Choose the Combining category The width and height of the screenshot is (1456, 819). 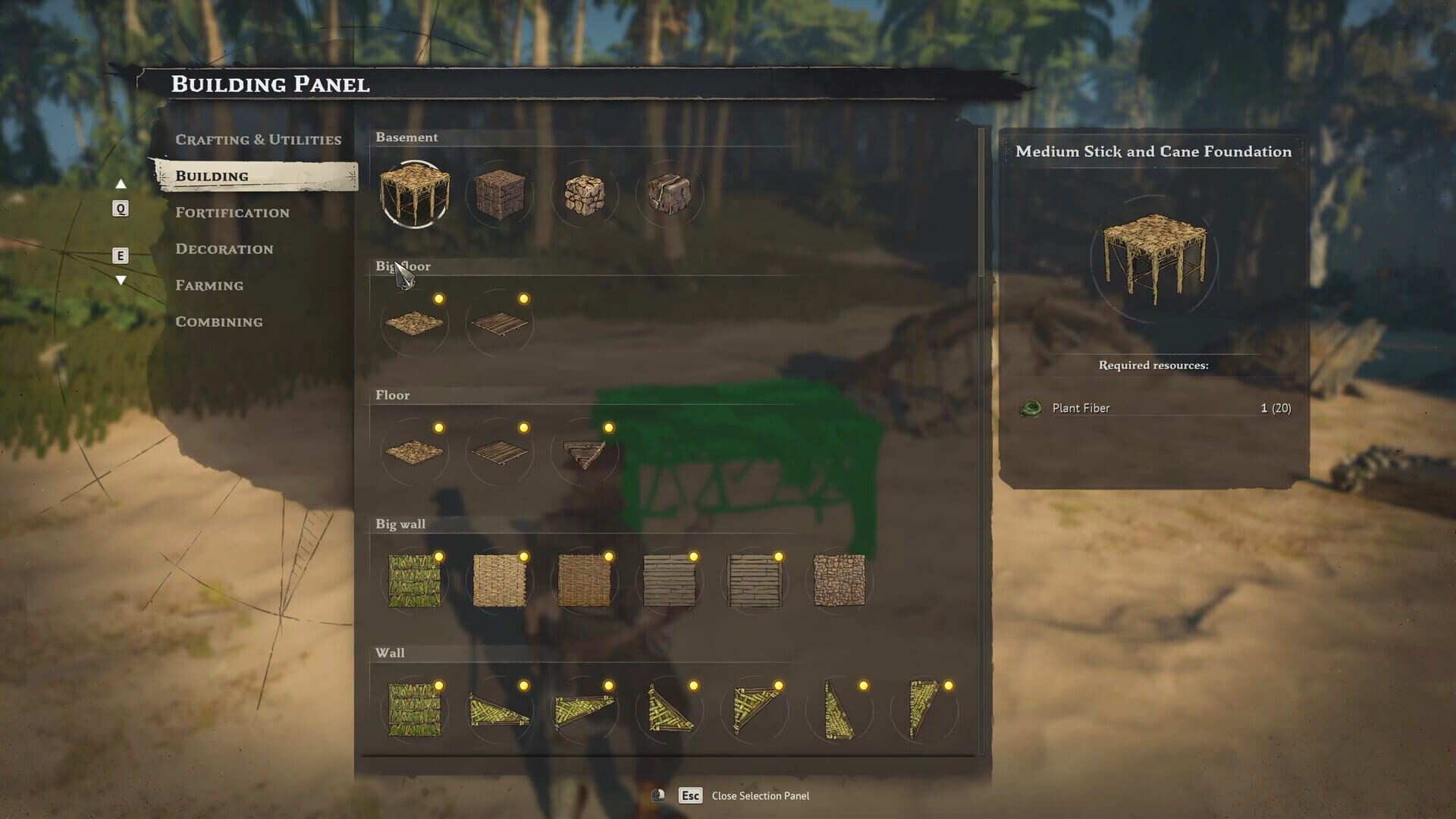tap(218, 322)
